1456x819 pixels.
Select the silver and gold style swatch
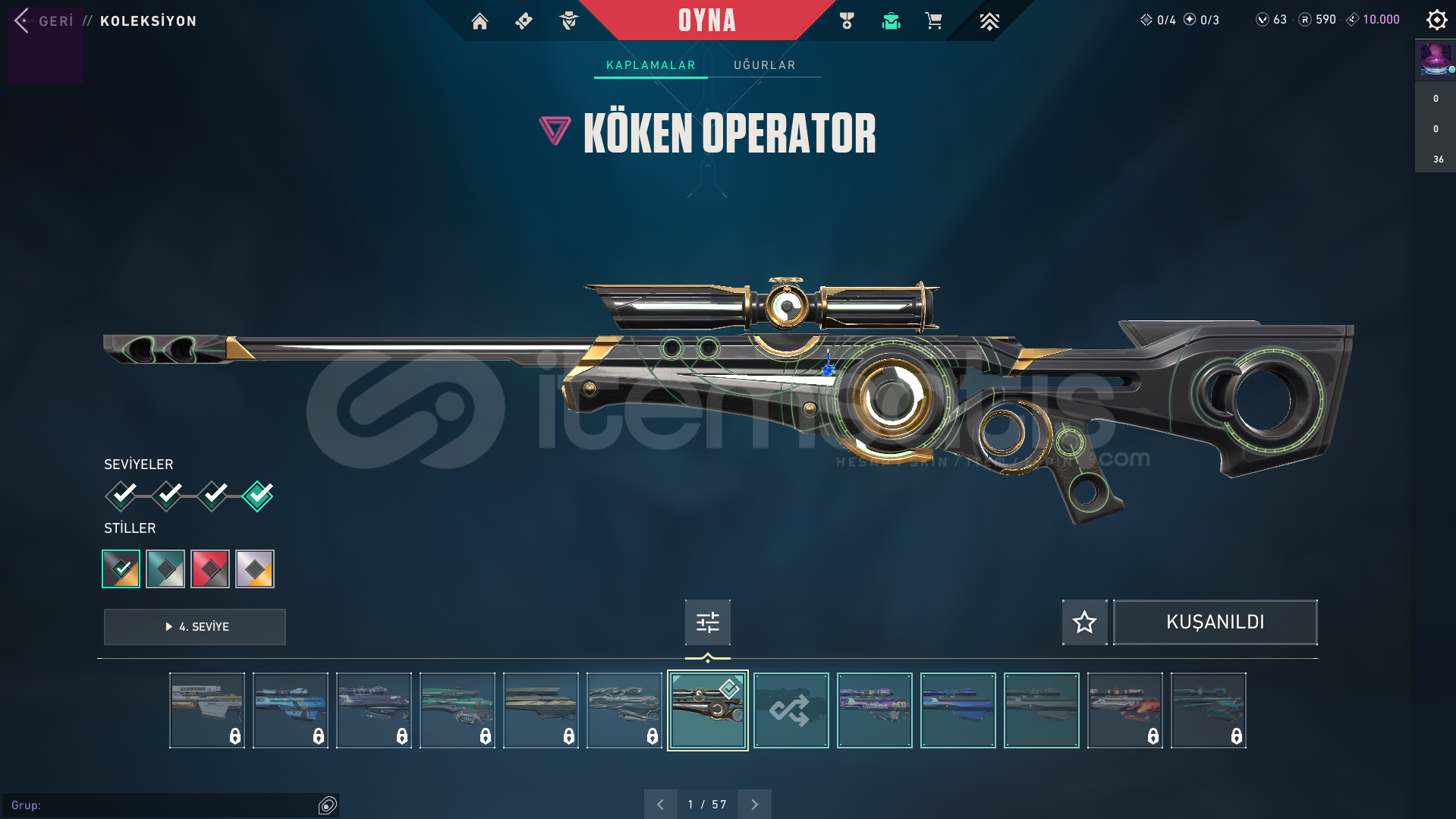(x=255, y=569)
